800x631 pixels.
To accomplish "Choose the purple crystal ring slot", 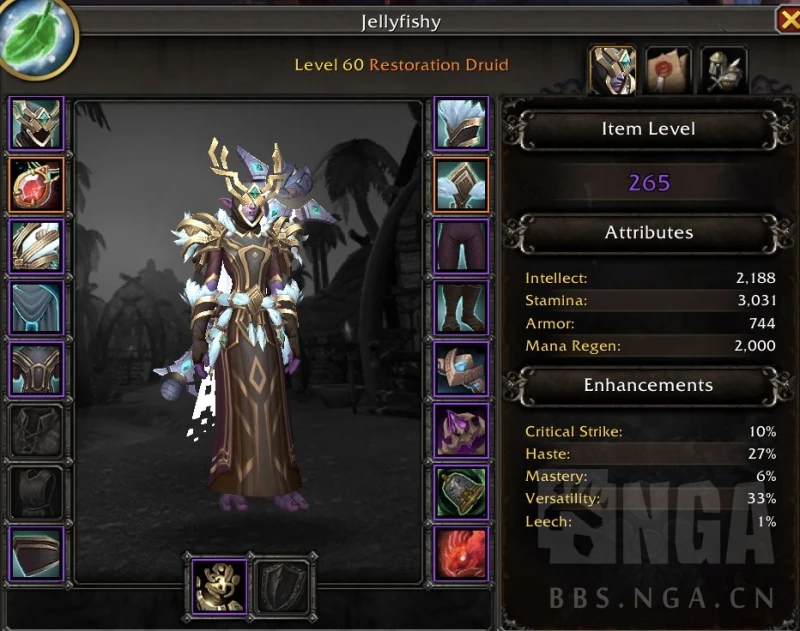I will point(461,430).
